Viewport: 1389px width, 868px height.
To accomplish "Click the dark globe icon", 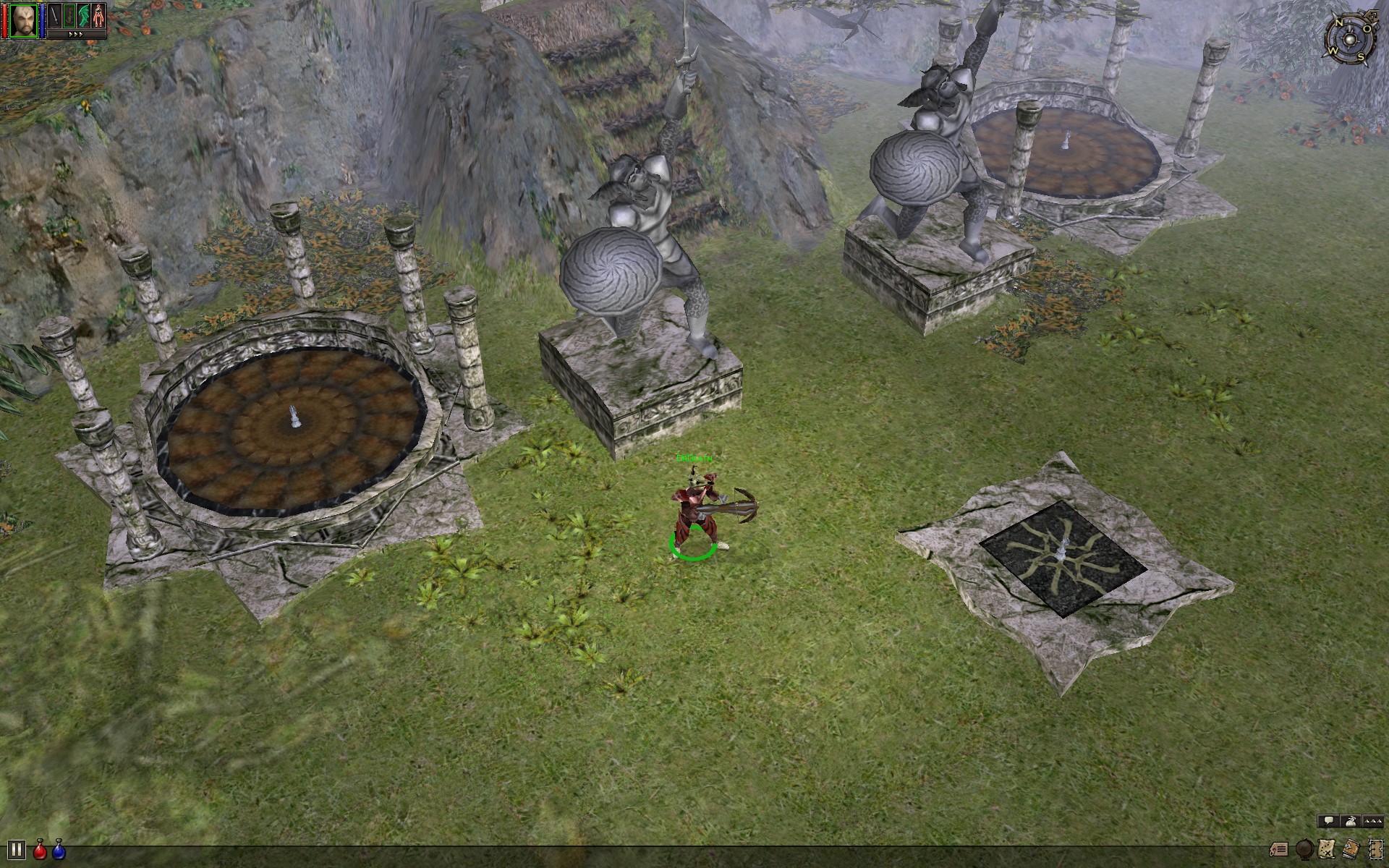I will point(1304,849).
